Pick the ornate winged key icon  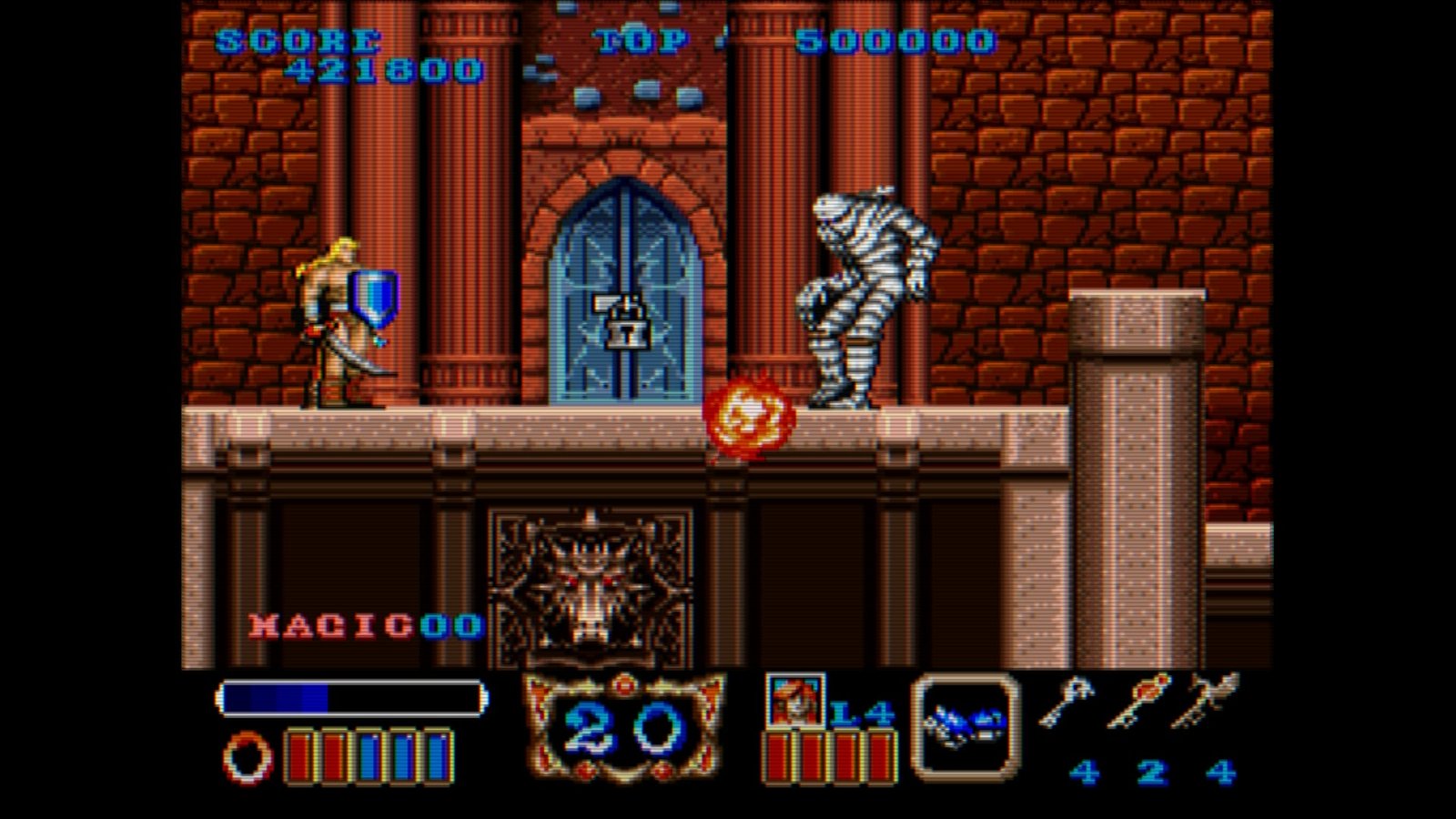[x=1208, y=700]
